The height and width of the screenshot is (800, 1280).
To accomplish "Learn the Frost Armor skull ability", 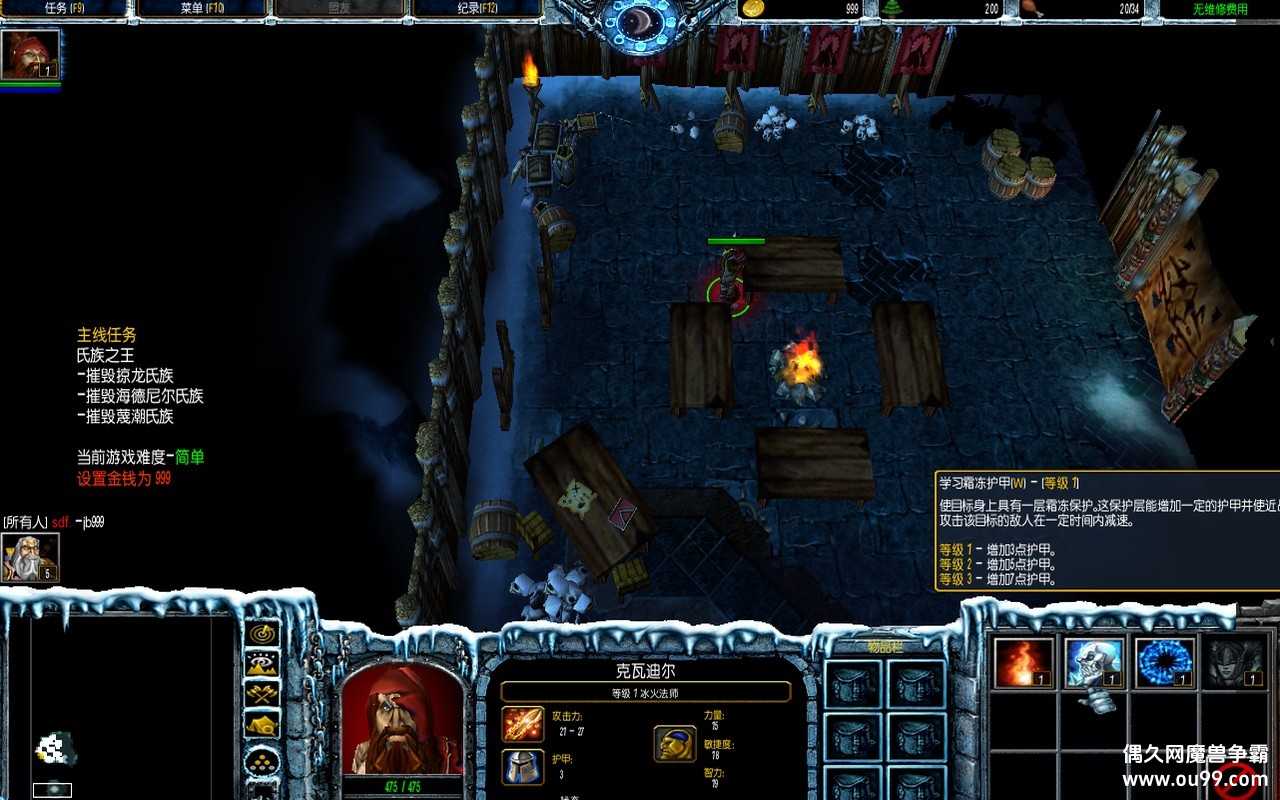I will point(1094,662).
